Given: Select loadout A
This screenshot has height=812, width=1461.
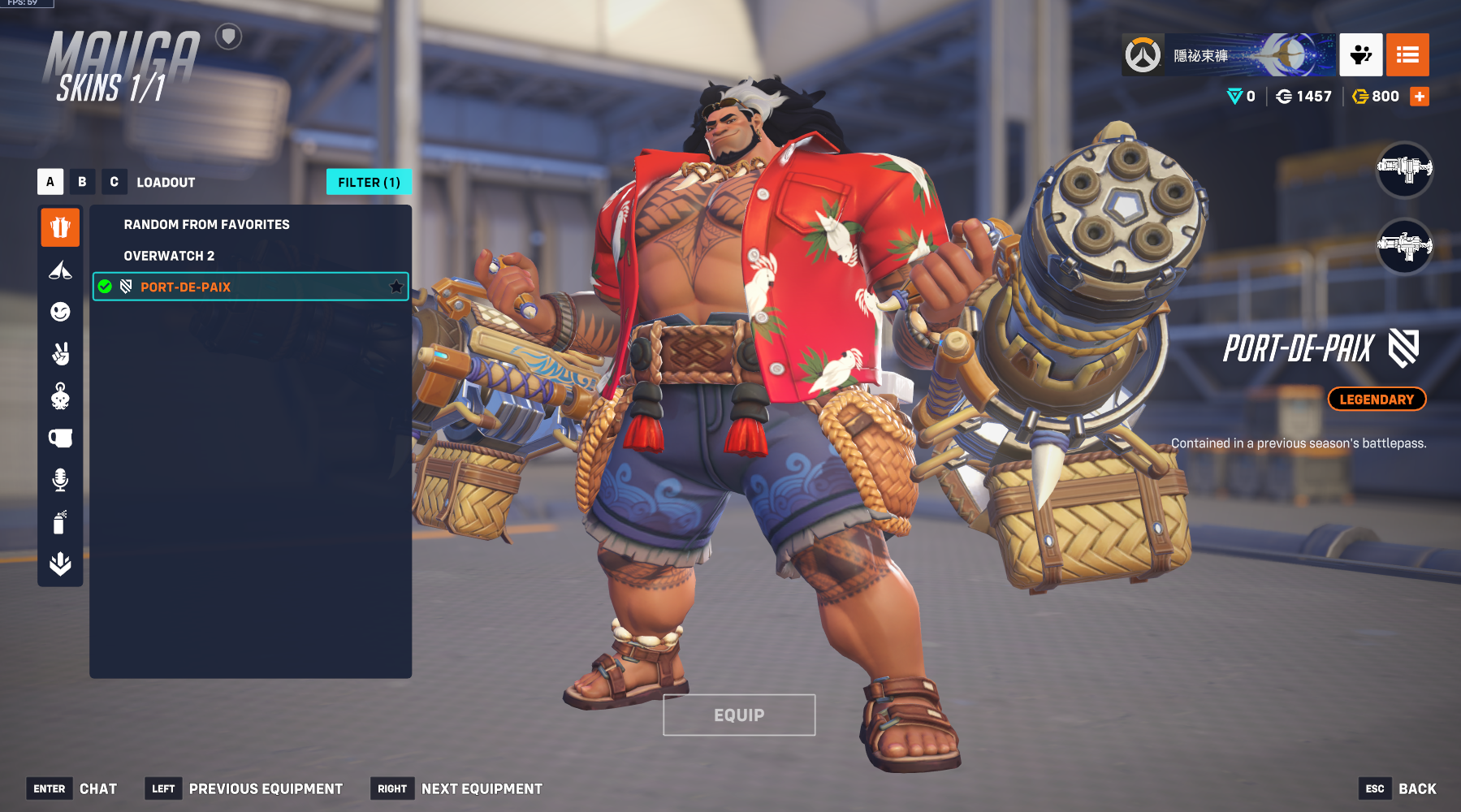Looking at the screenshot, I should tap(50, 182).
